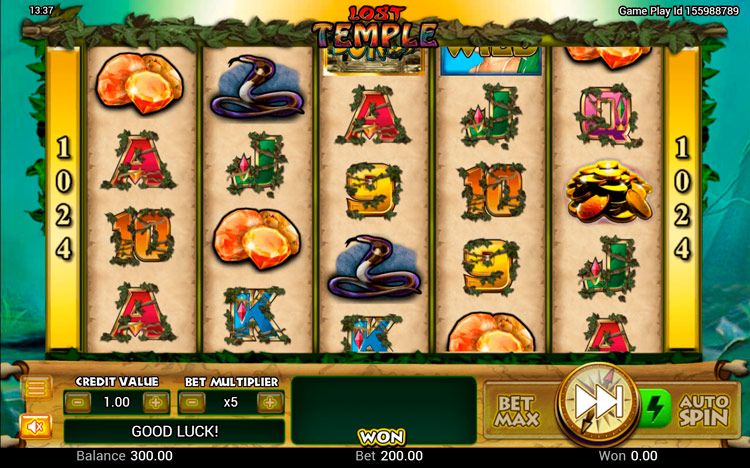Decrease the credit value

tap(81, 402)
